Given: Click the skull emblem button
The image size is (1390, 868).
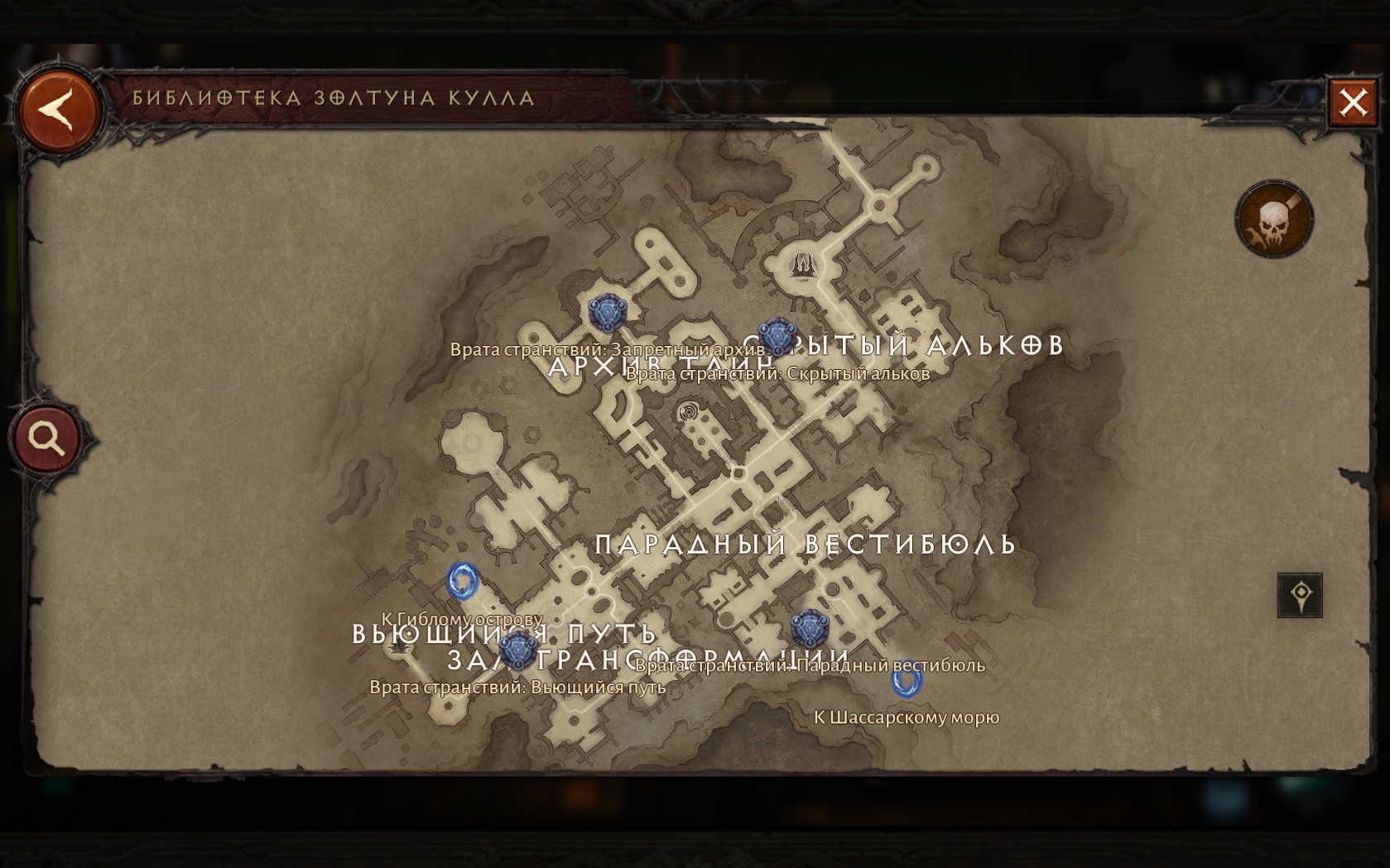Looking at the screenshot, I should click(1274, 220).
